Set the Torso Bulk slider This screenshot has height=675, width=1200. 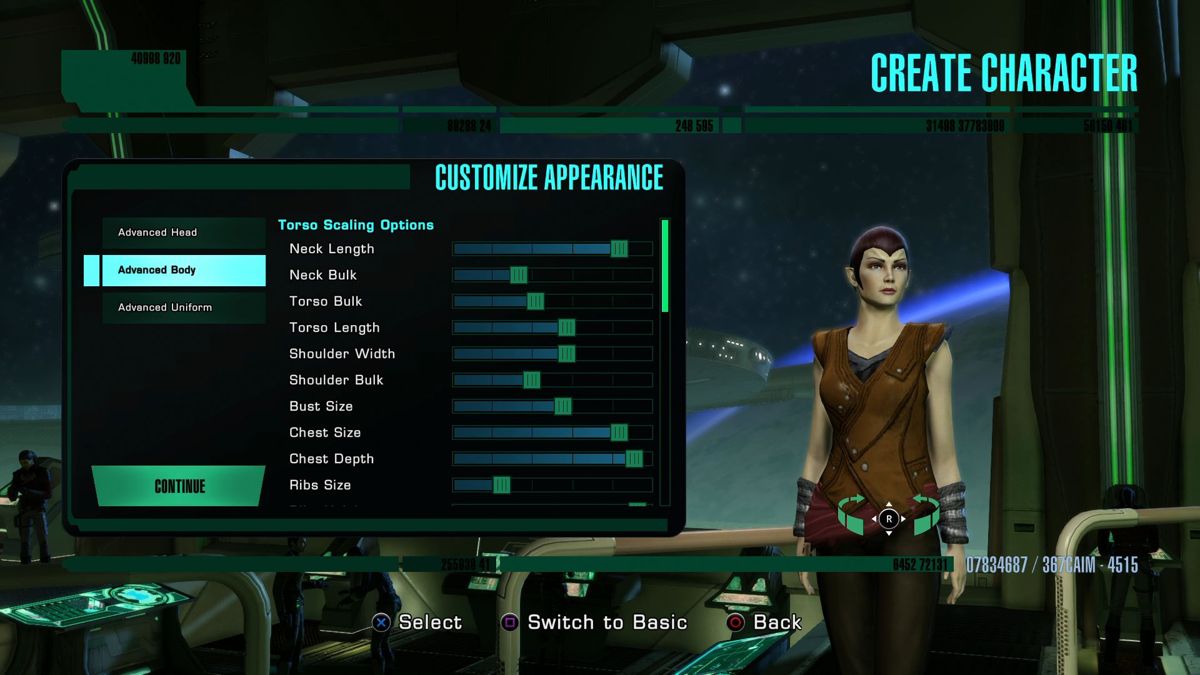535,301
